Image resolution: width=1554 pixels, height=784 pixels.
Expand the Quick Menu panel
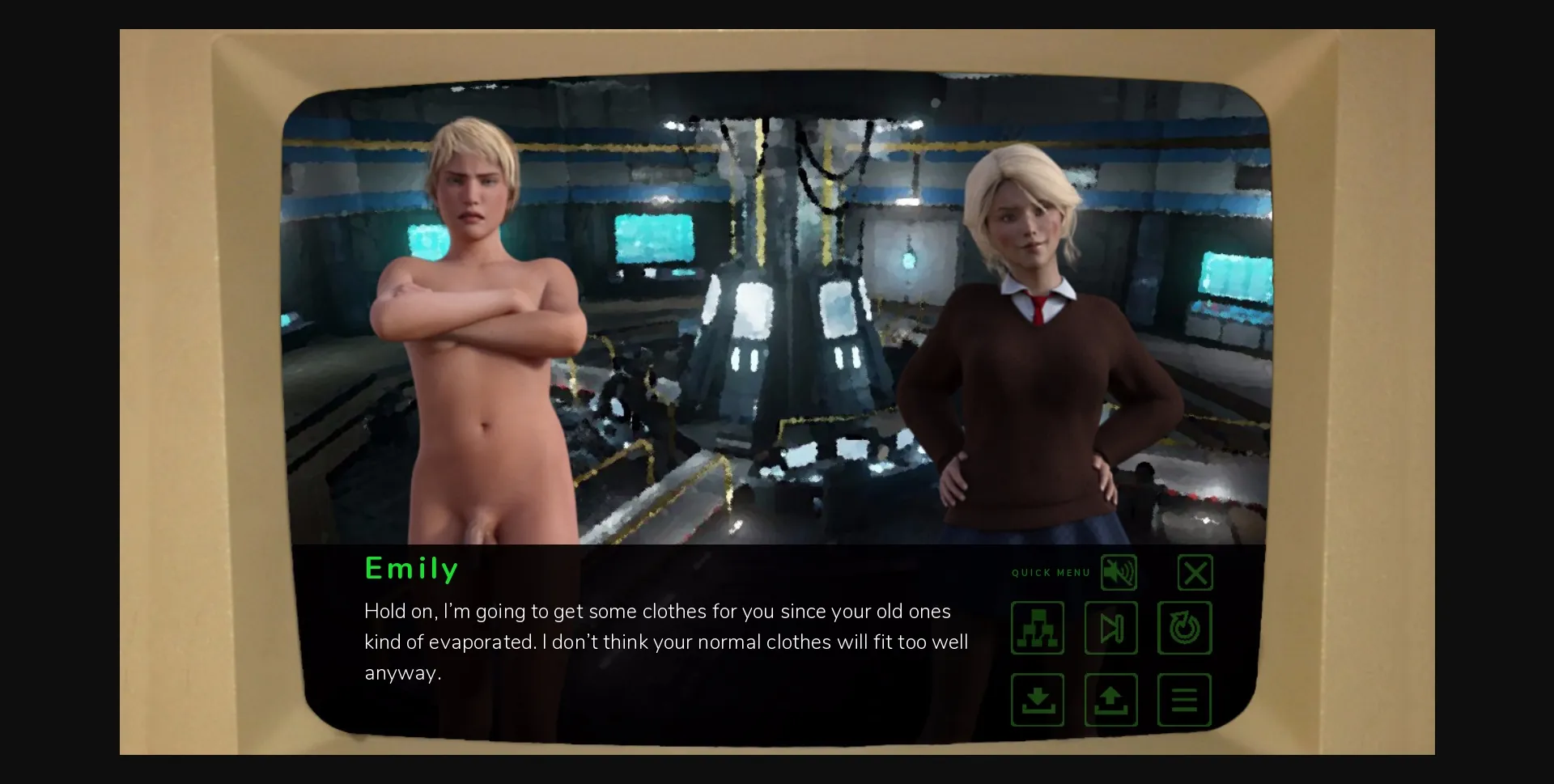[x=1050, y=573]
